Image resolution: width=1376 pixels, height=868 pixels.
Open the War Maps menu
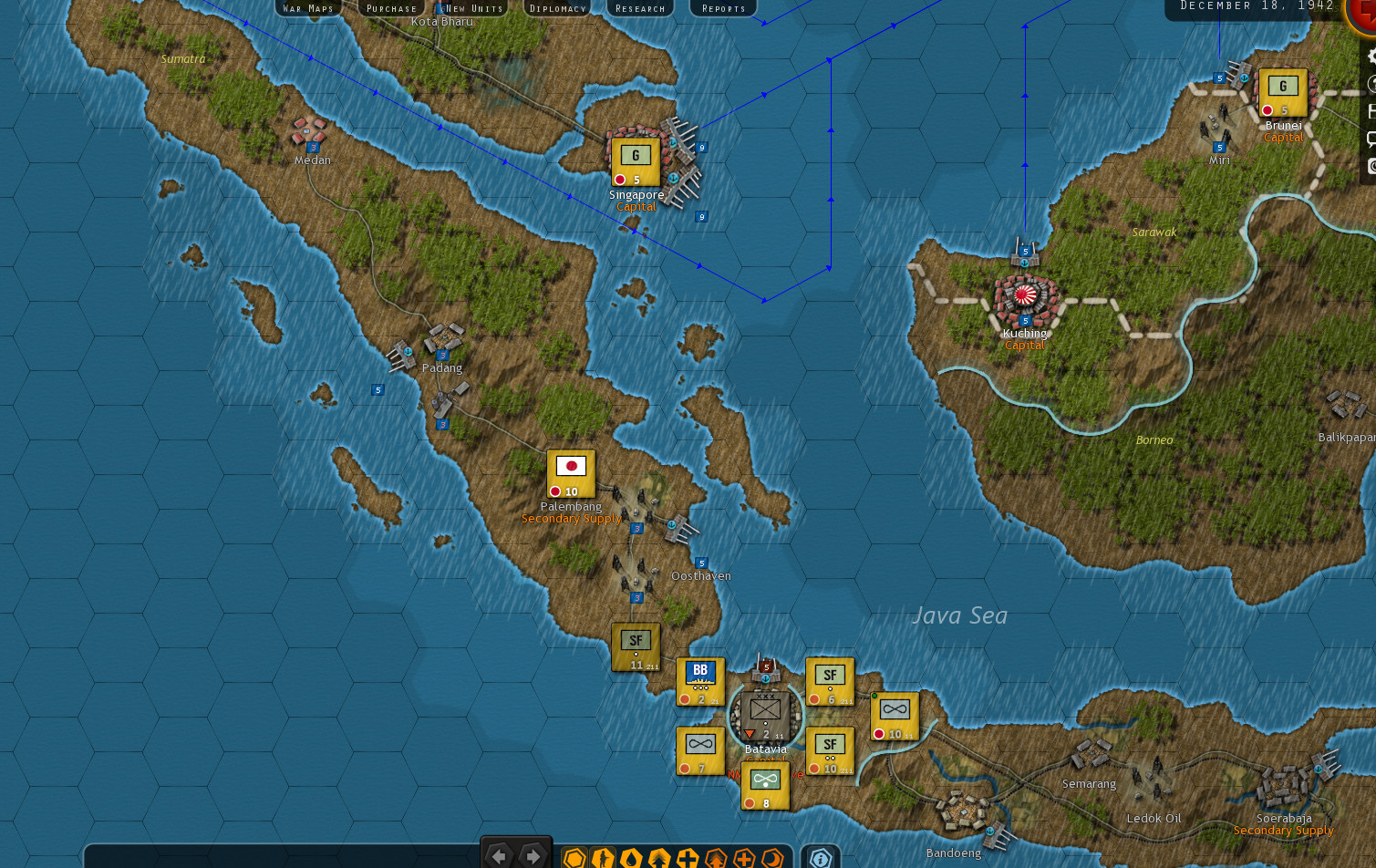tap(308, 8)
